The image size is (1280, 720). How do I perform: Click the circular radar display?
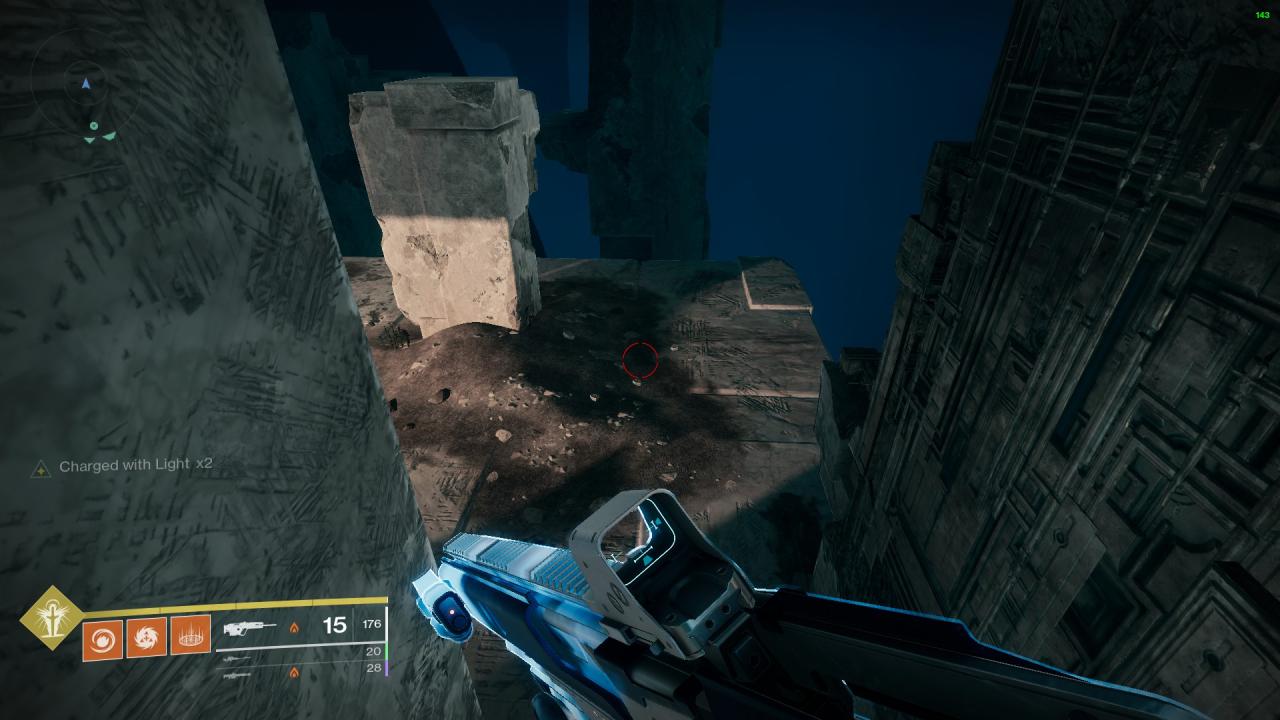coord(87,86)
